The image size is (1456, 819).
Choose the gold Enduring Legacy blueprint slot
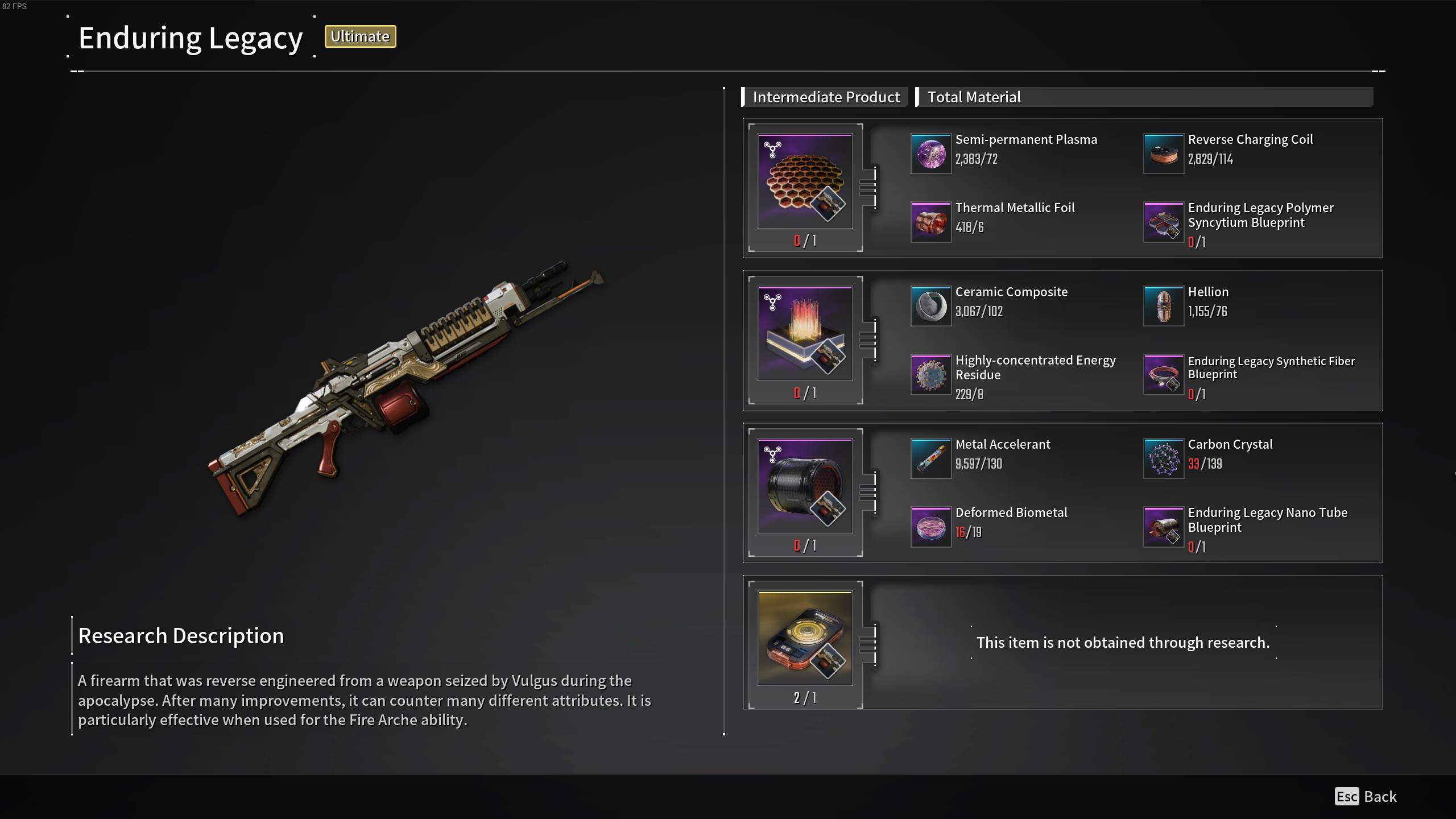805,639
